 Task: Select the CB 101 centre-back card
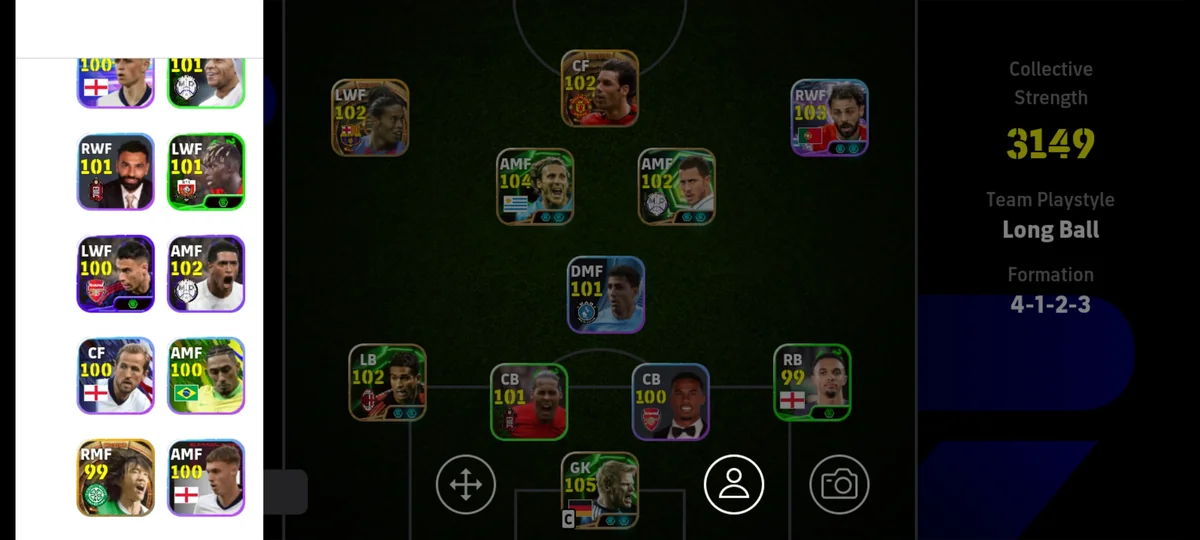point(529,401)
